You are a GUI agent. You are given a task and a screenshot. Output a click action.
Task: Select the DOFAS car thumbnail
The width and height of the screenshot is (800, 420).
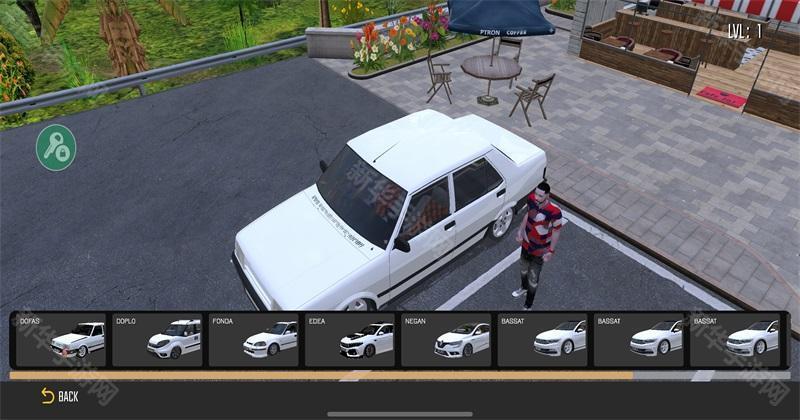[61, 340]
